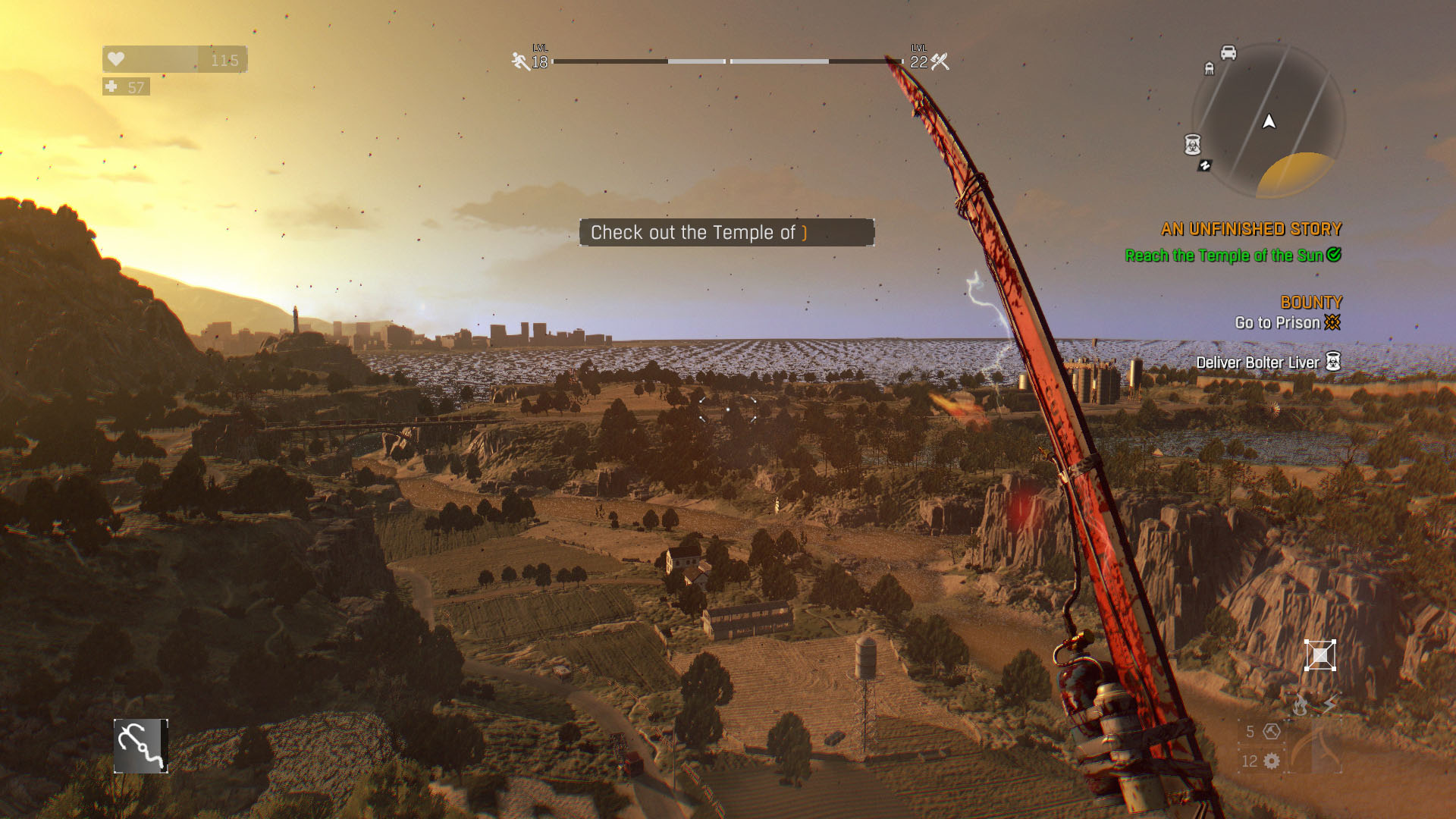
Task: Click the gear upgrades counter icon
Action: (1272, 761)
